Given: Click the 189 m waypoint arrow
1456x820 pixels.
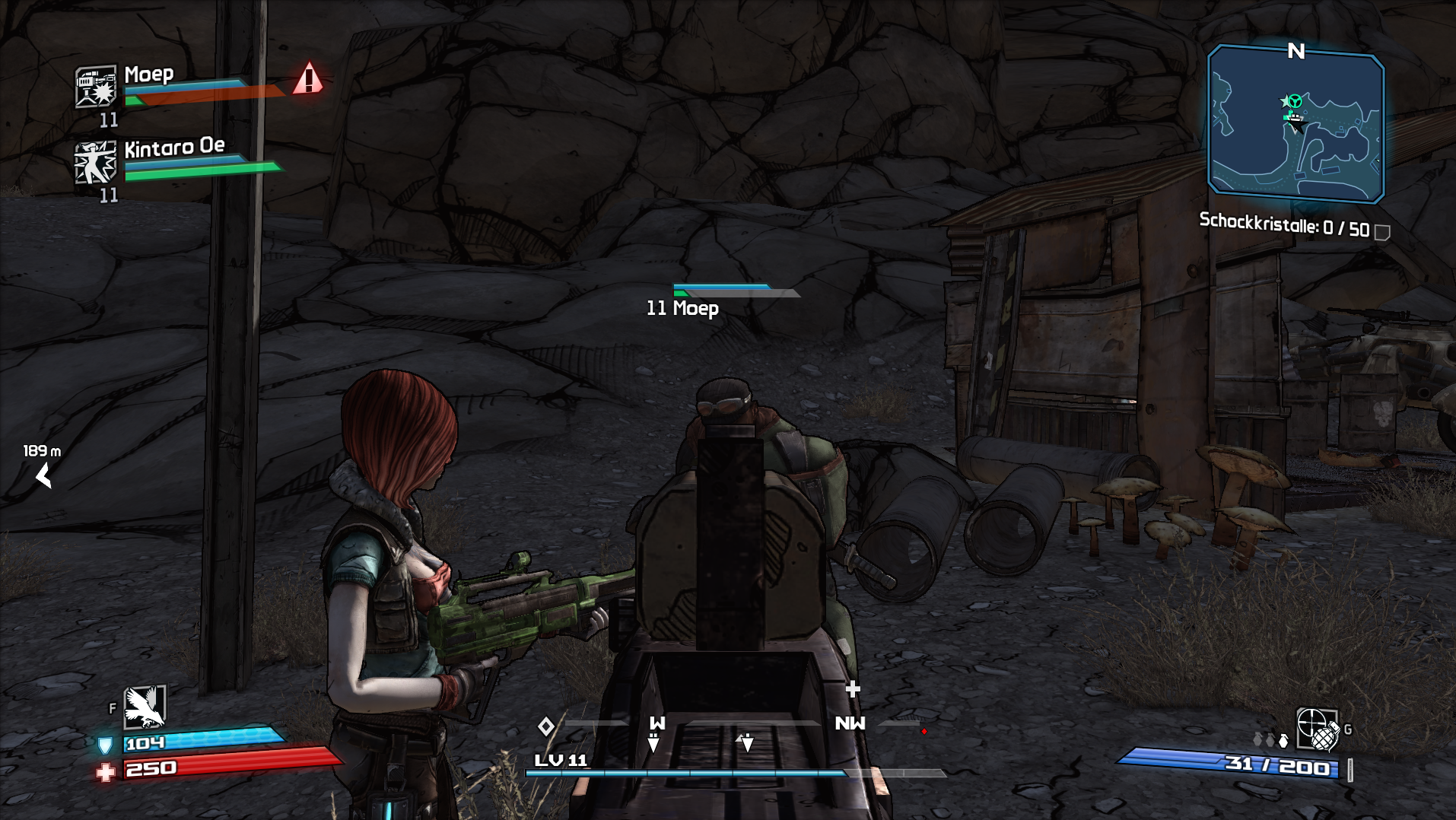Looking at the screenshot, I should pyautogui.click(x=44, y=477).
